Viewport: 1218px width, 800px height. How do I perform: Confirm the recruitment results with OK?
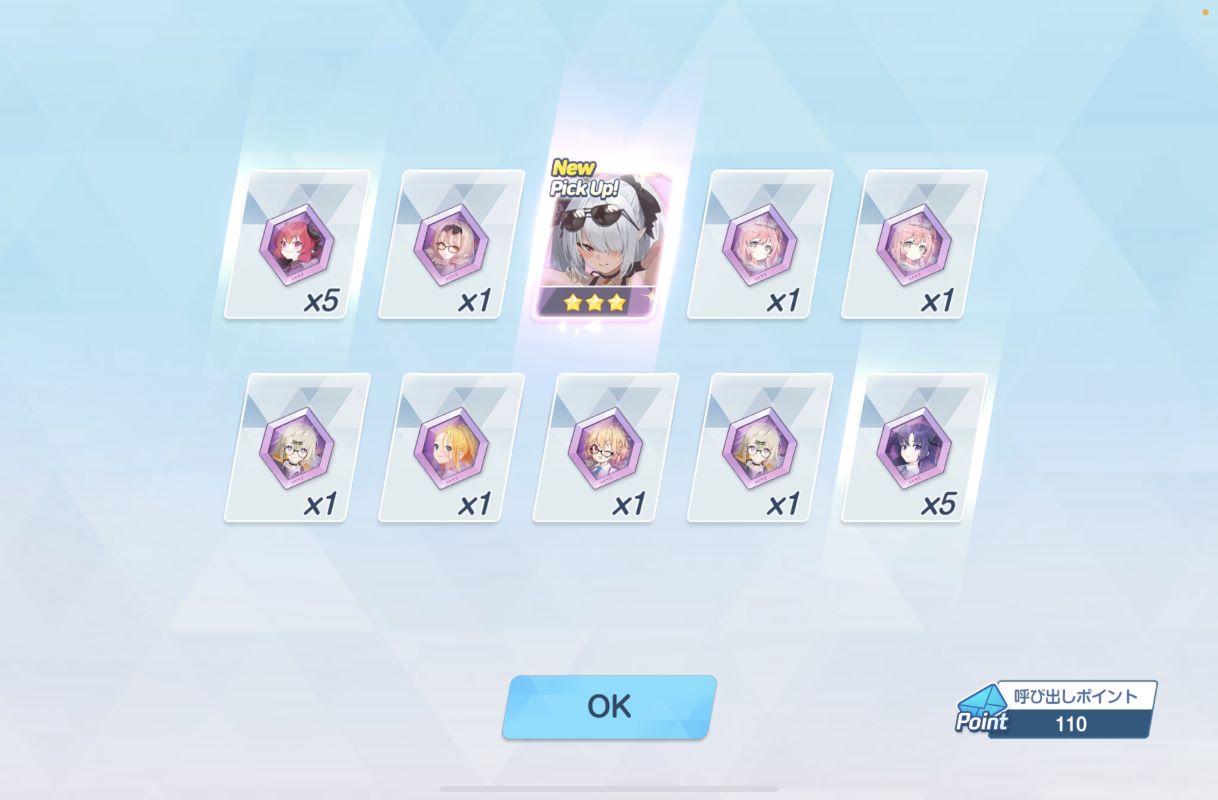(x=609, y=707)
